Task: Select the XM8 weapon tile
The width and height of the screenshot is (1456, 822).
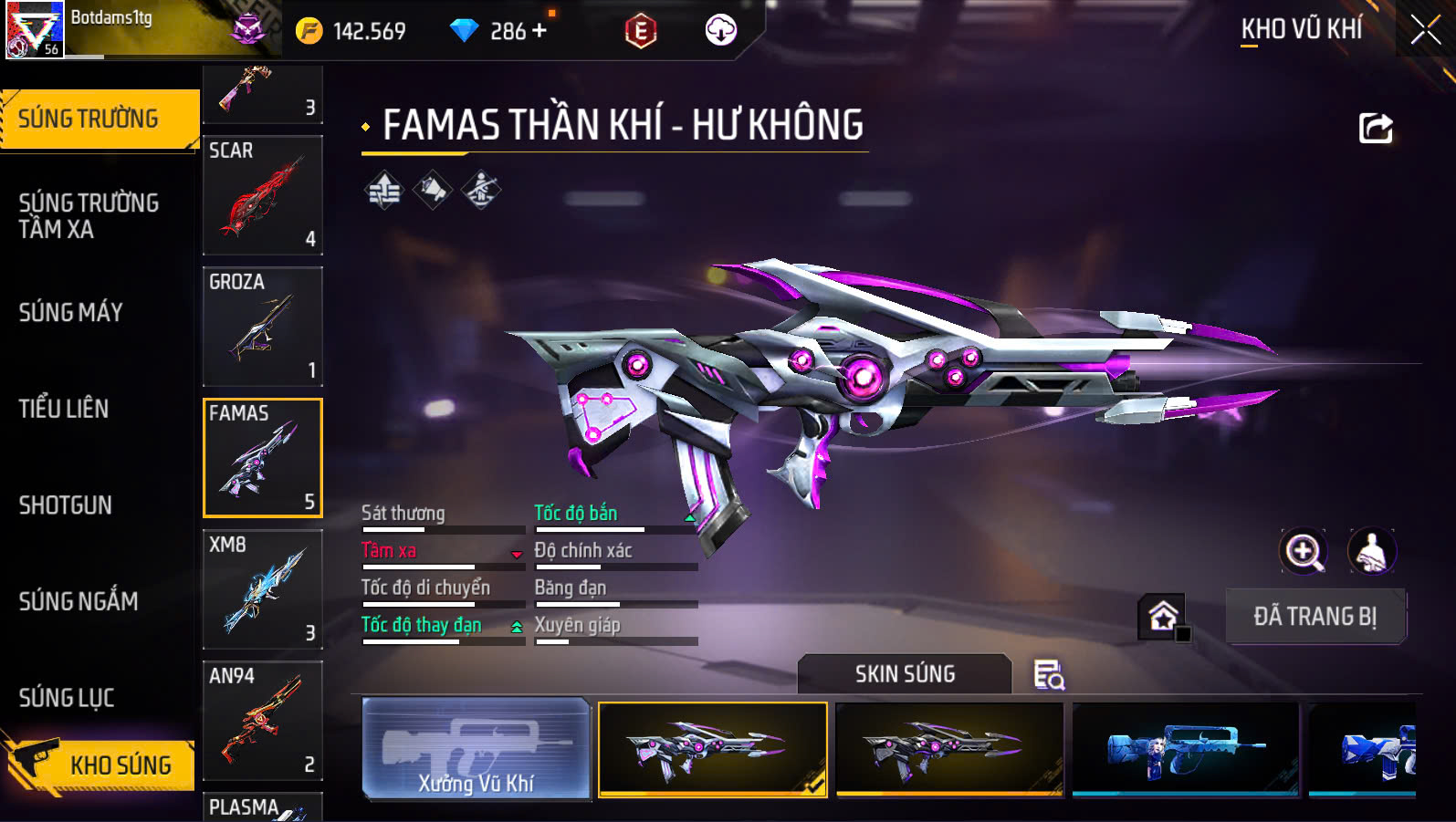Action: click(263, 589)
